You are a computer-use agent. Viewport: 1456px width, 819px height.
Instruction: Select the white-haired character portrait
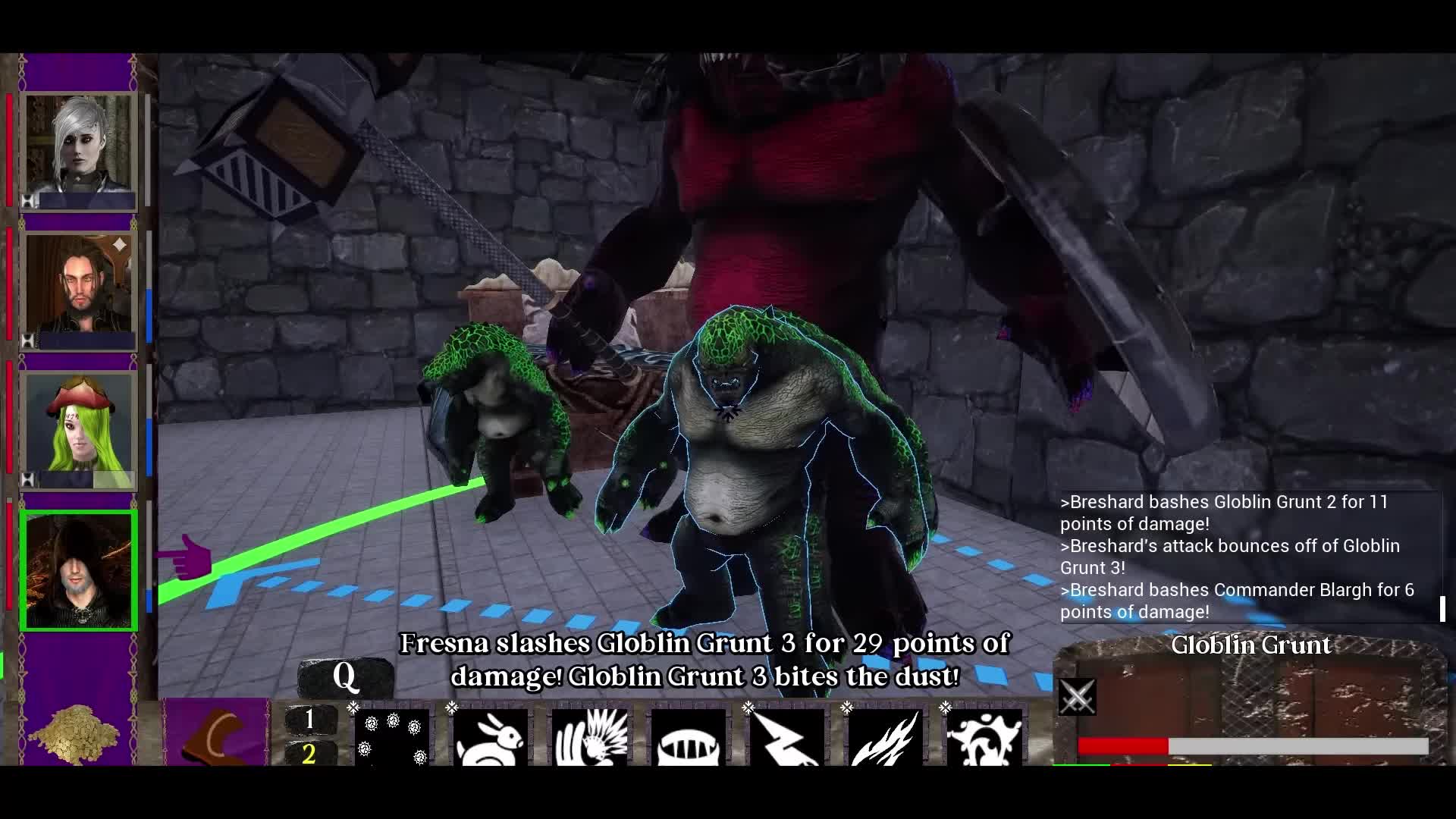click(x=78, y=149)
